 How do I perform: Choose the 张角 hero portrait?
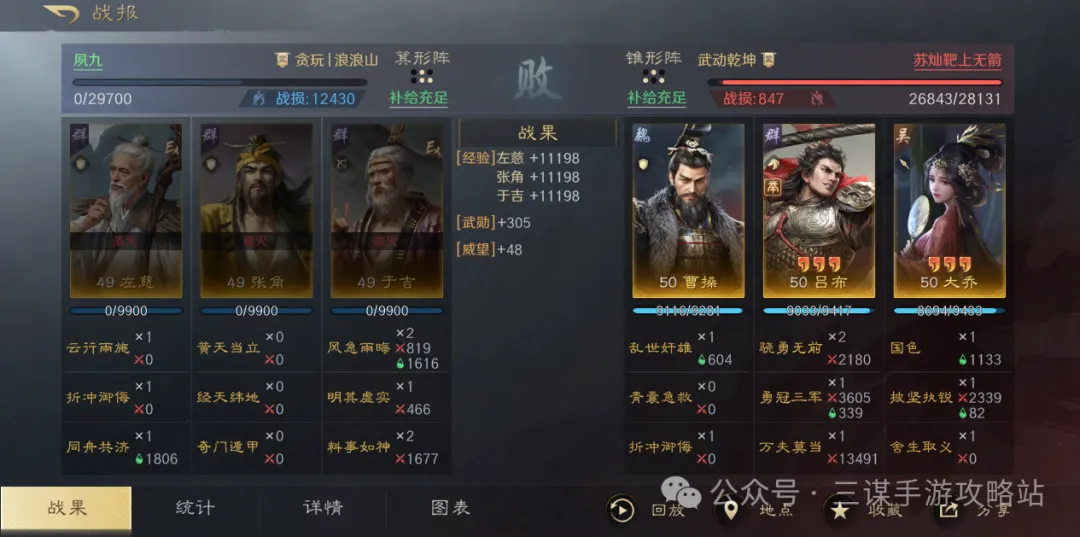tap(256, 210)
